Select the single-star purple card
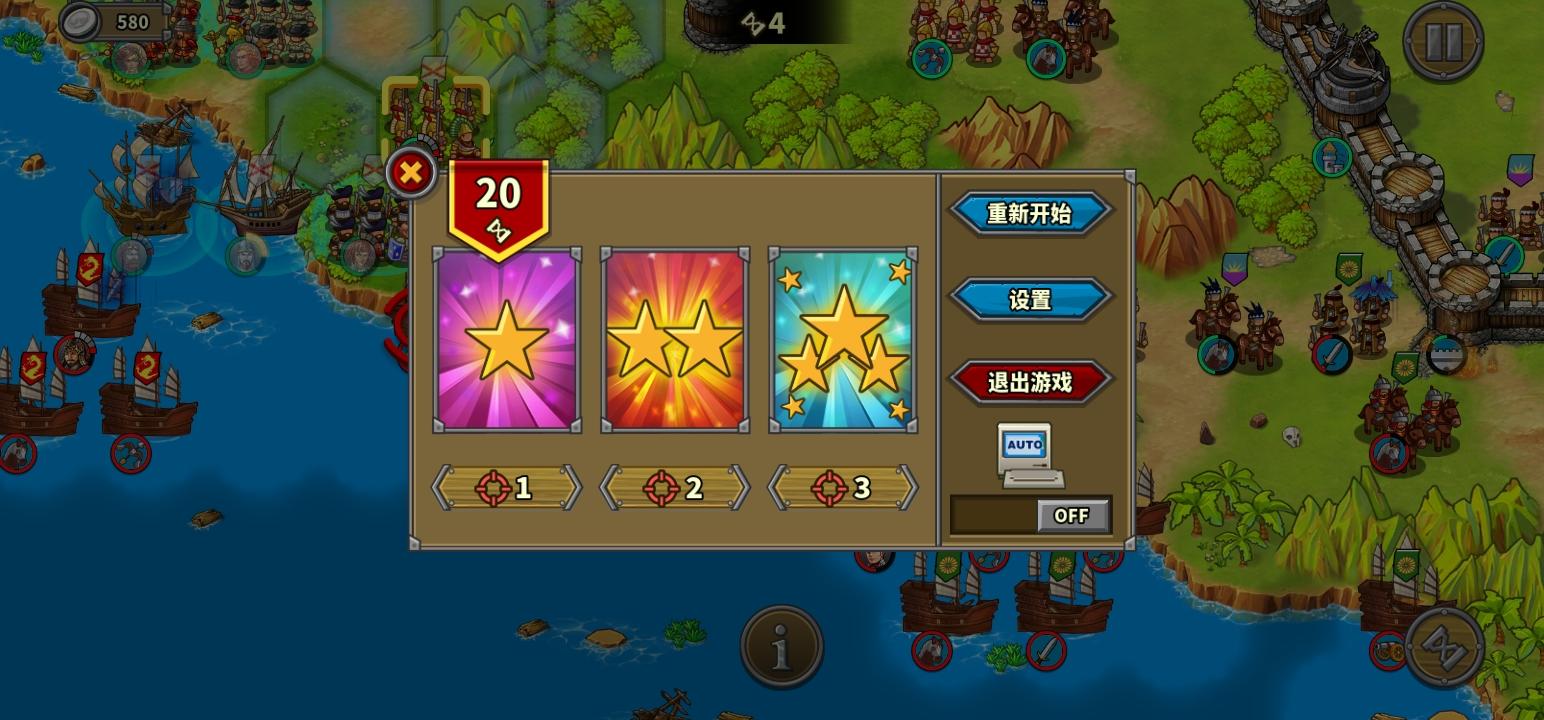 (x=505, y=340)
